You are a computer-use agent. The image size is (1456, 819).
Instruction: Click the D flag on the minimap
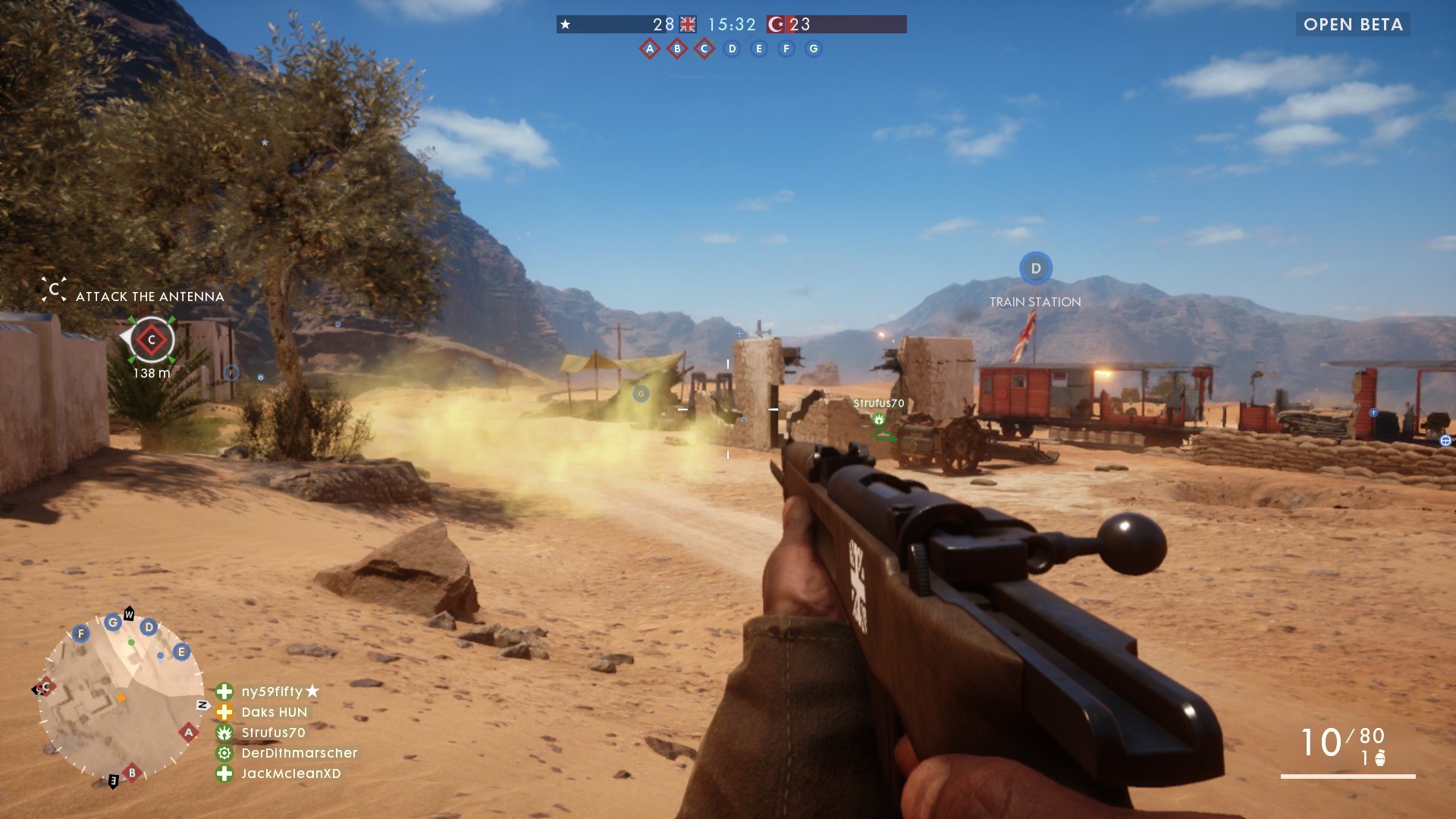coord(149,627)
